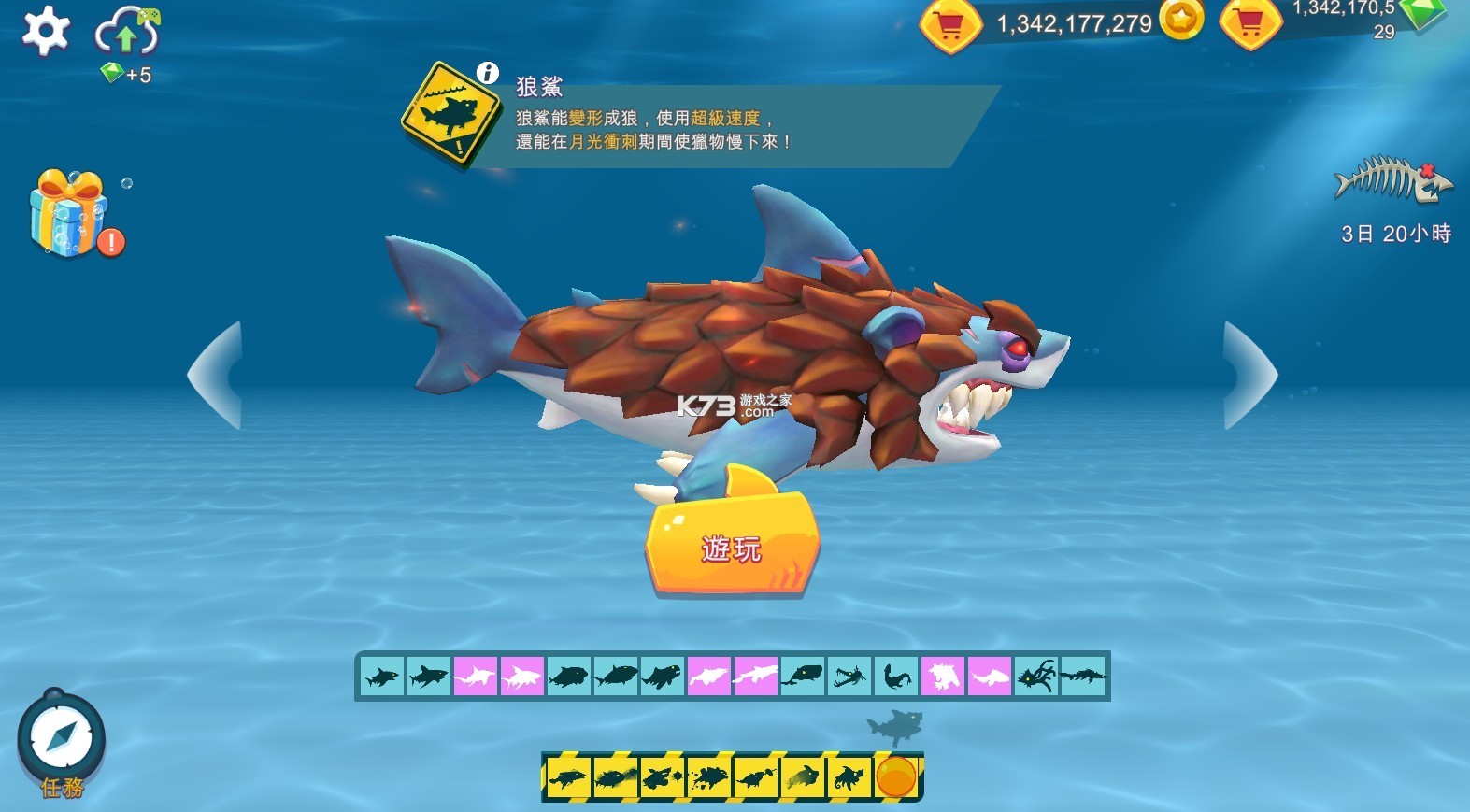Choose the white spiky creature on pink tile
Viewport: 1470px width, 812px height.
943,676
